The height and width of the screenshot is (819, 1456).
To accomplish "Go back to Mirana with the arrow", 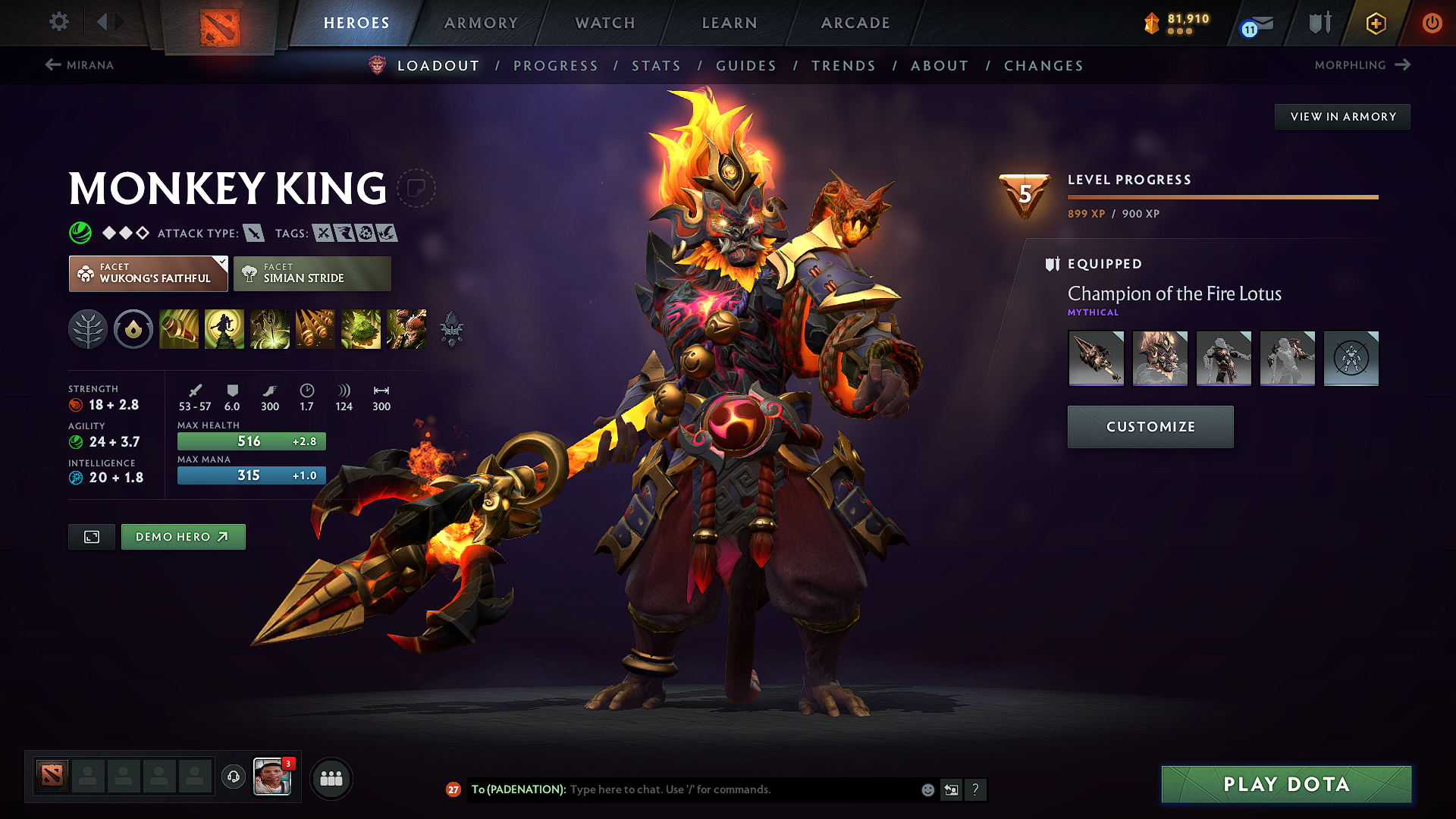I will pyautogui.click(x=52, y=65).
